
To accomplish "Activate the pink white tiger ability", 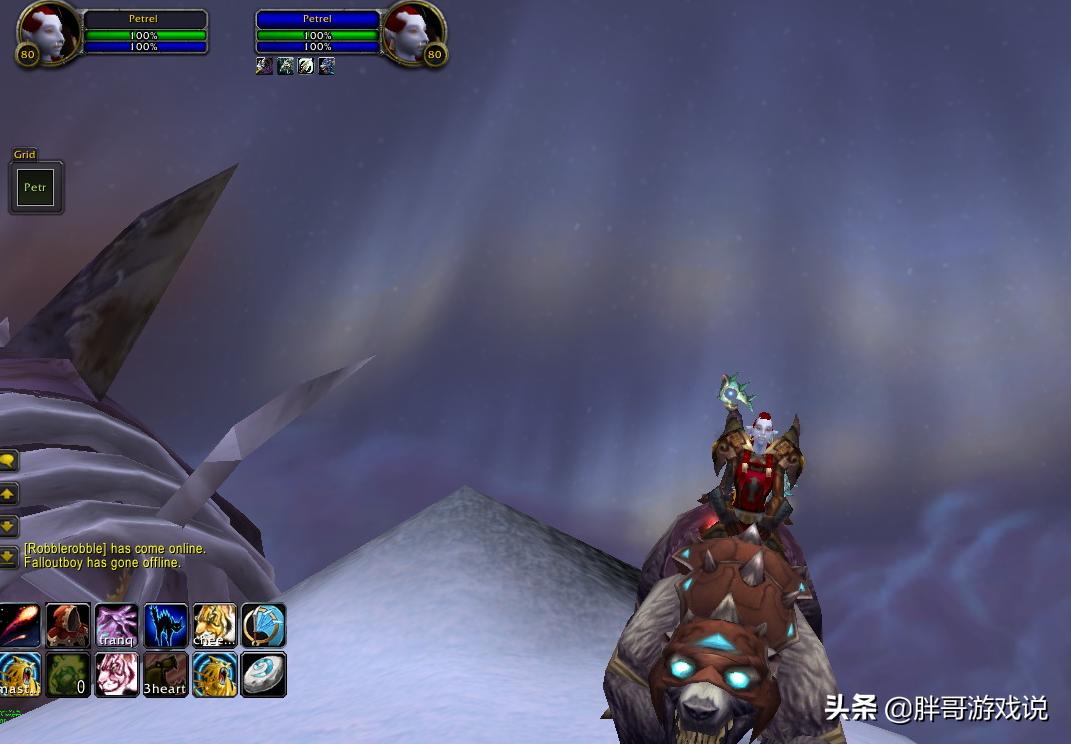I will tap(117, 675).
